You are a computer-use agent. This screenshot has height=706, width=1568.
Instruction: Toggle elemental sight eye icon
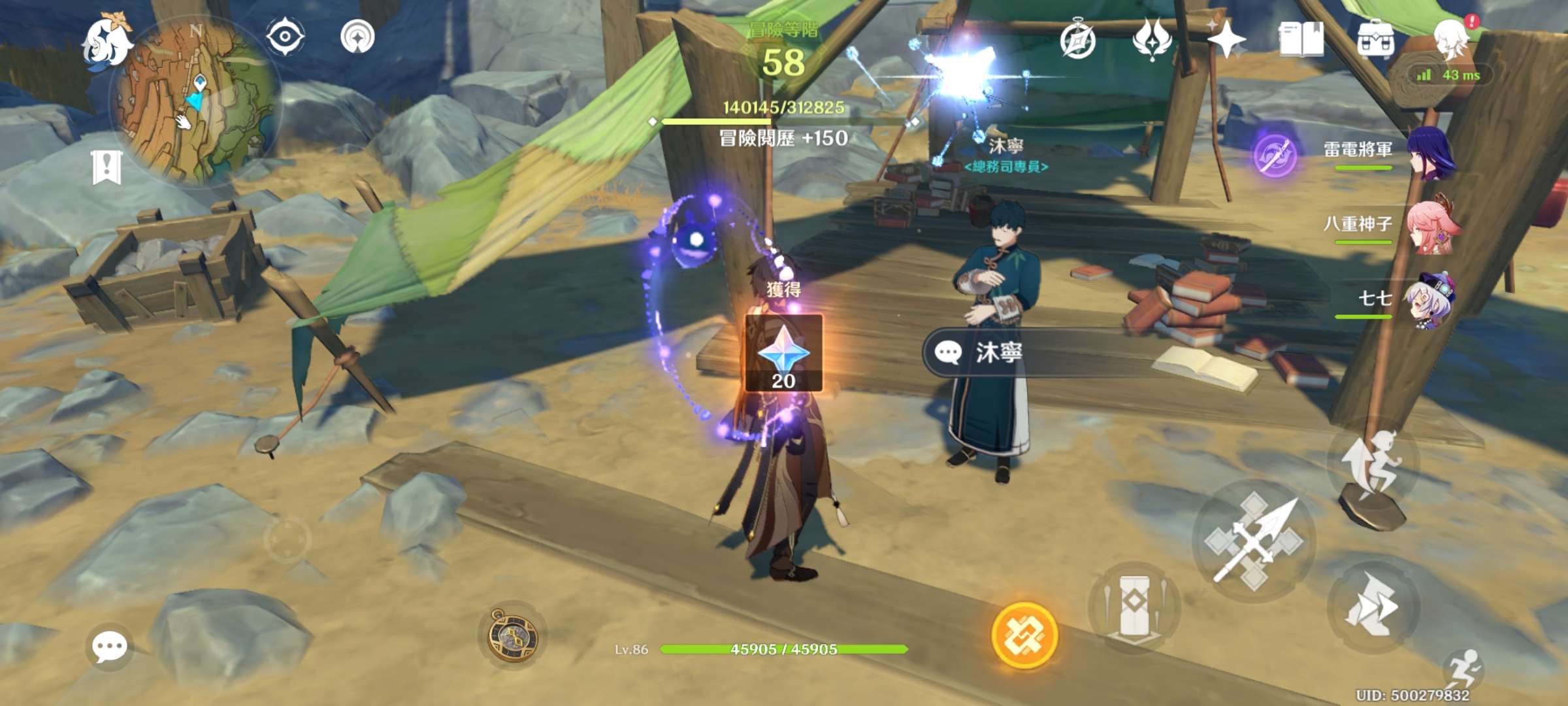click(285, 35)
